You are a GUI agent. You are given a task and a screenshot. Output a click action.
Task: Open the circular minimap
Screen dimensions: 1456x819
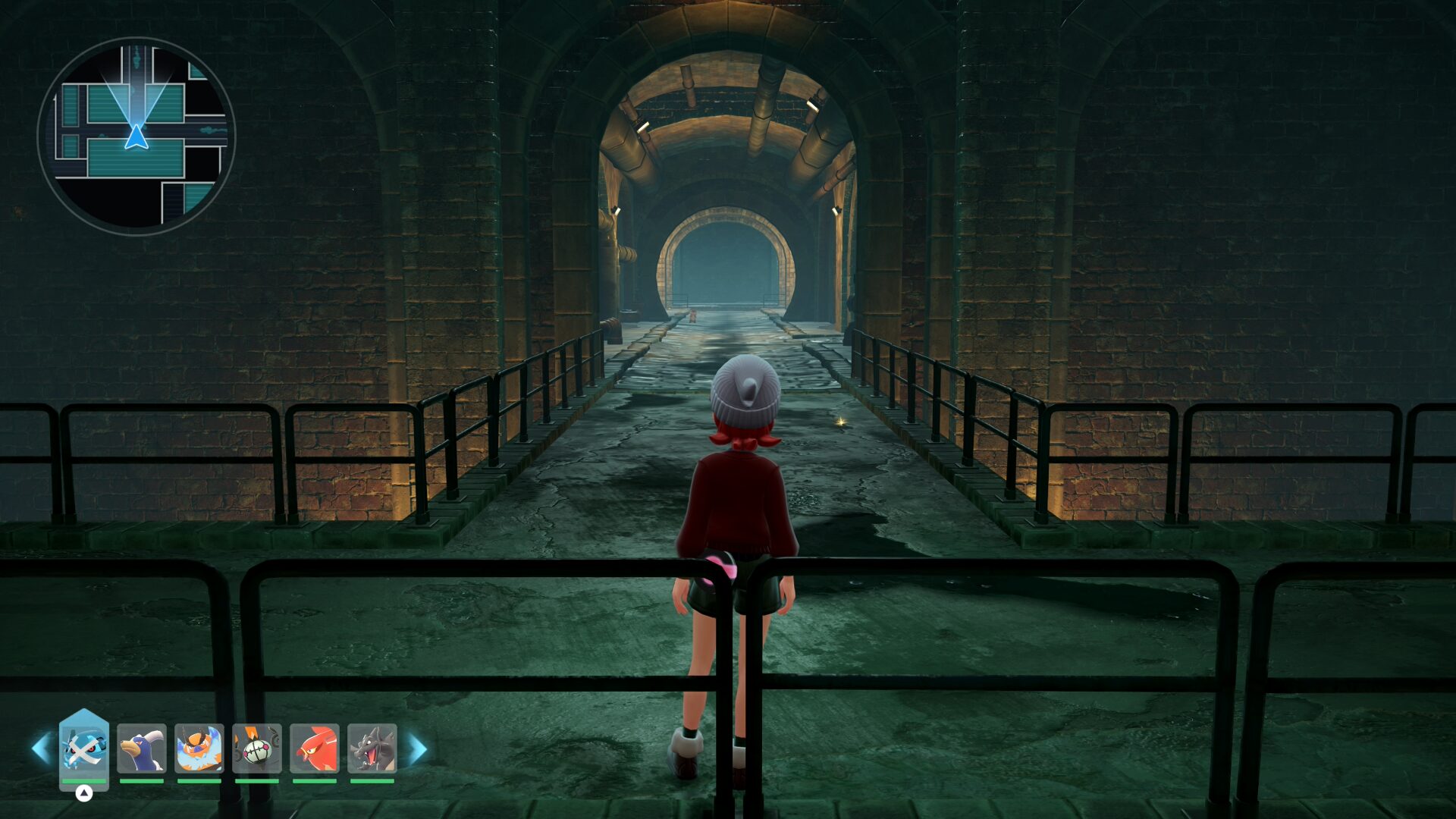click(136, 136)
